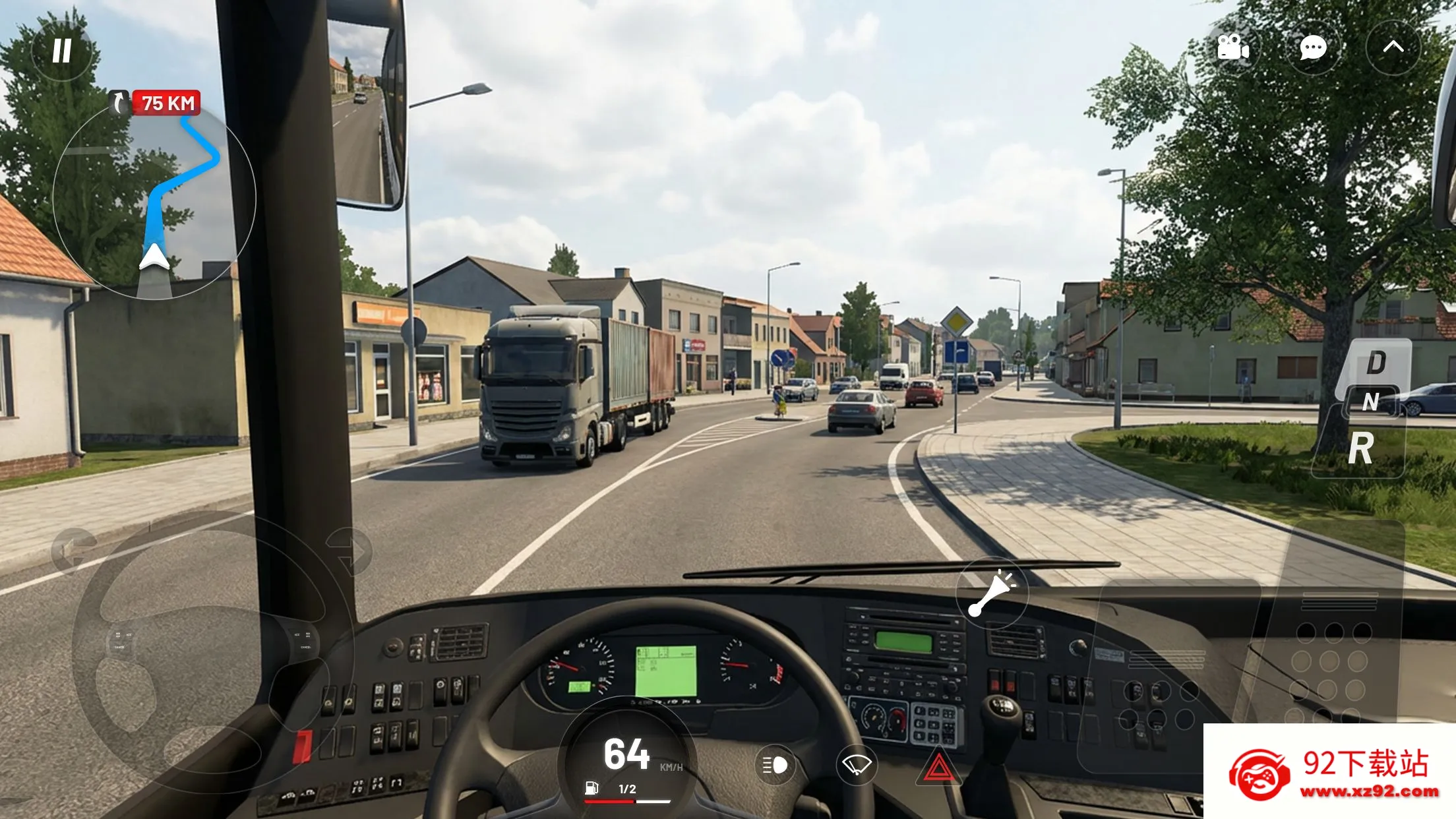Collapse the HUD with the up chevron
Viewport: 1456px width, 819px height.
1393,47
